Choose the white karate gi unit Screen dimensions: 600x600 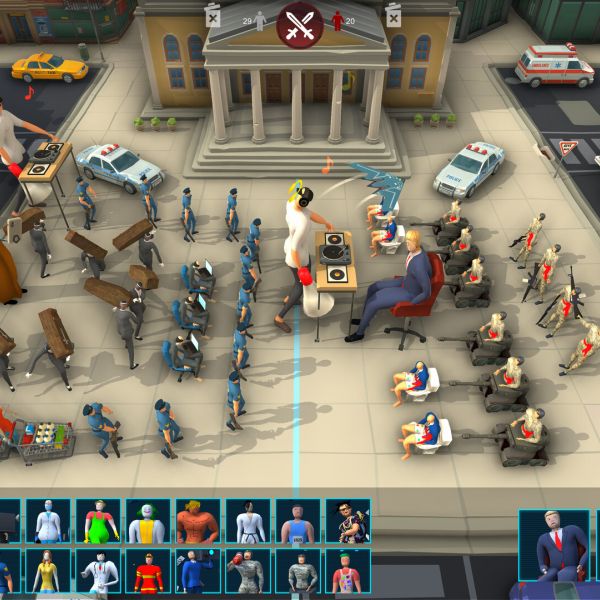click(248, 521)
